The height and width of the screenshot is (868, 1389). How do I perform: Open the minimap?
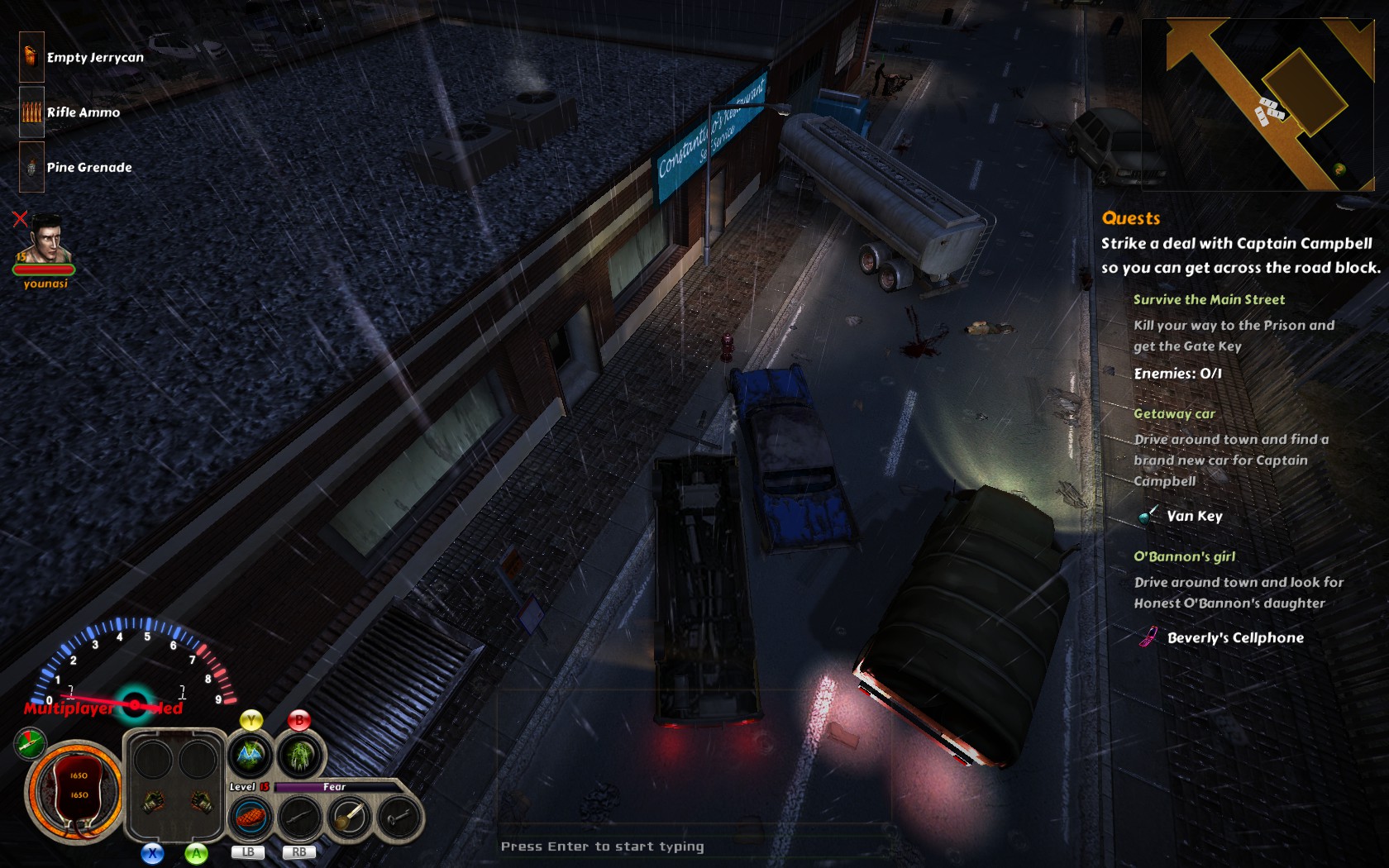[1257, 105]
